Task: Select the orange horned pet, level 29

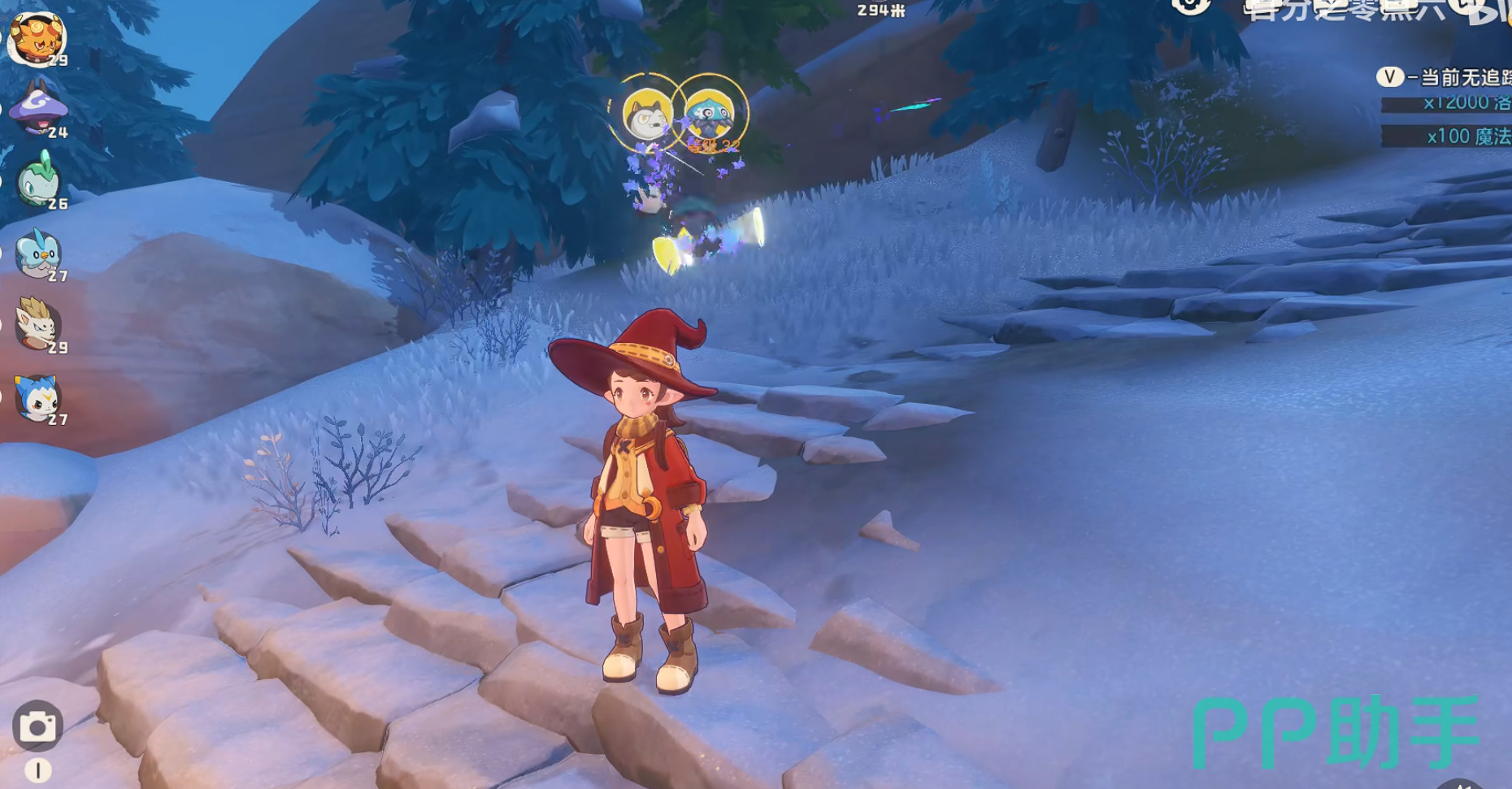Action: (36, 37)
